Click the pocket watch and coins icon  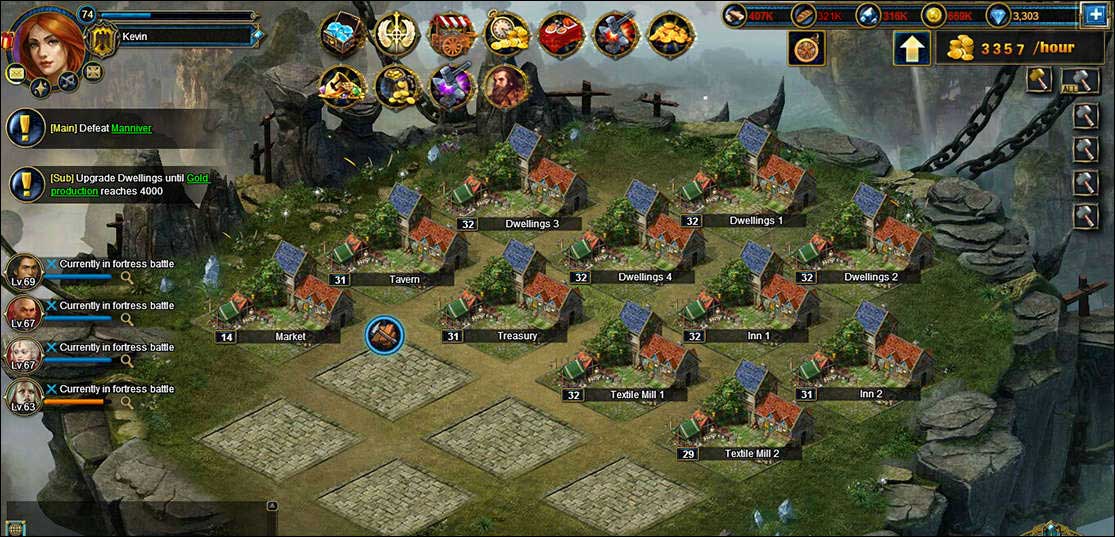(x=506, y=34)
